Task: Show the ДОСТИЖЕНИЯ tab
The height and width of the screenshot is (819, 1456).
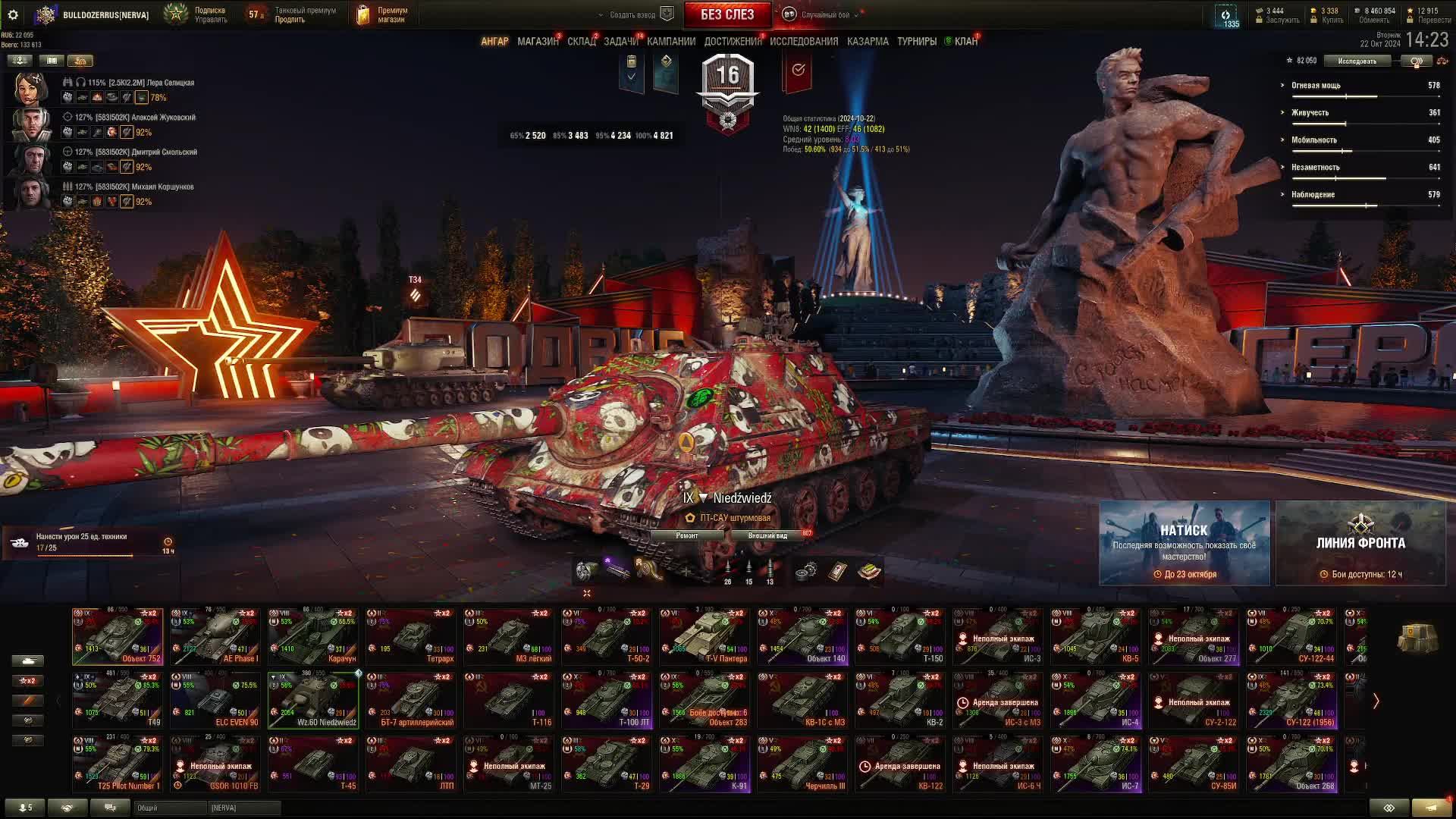Action: pyautogui.click(x=732, y=42)
